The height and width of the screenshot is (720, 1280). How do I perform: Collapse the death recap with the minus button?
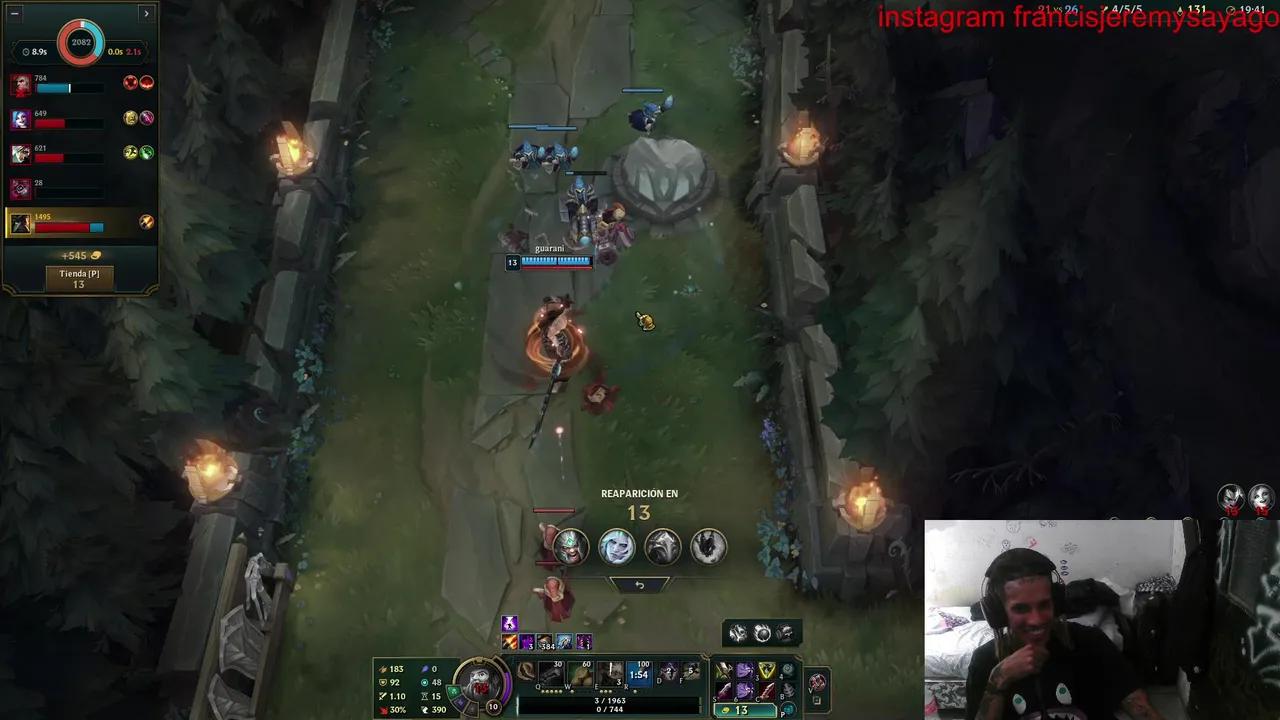coord(15,12)
